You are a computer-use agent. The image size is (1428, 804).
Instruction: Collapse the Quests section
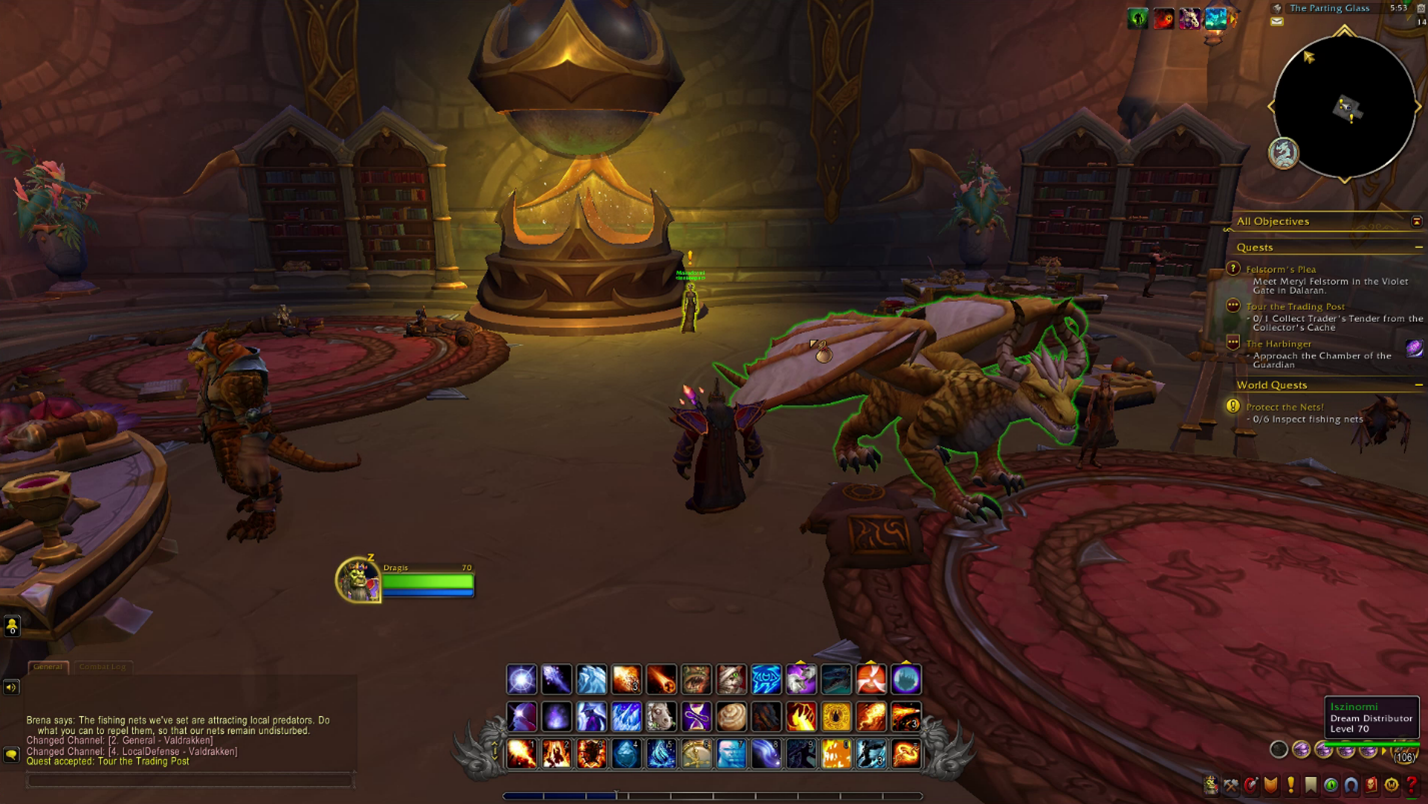[x=1417, y=247]
